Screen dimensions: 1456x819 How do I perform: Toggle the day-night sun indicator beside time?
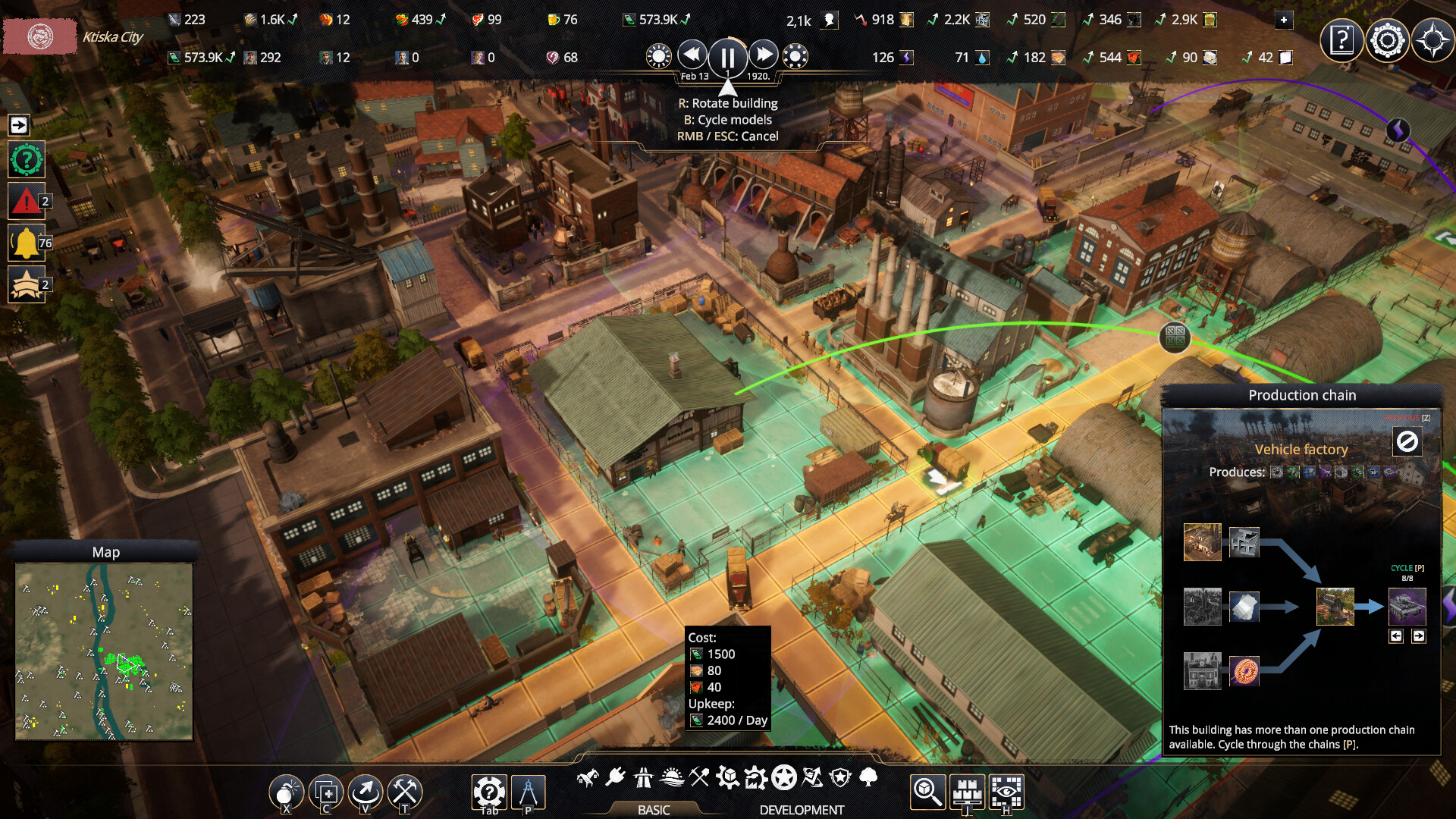coord(659,55)
